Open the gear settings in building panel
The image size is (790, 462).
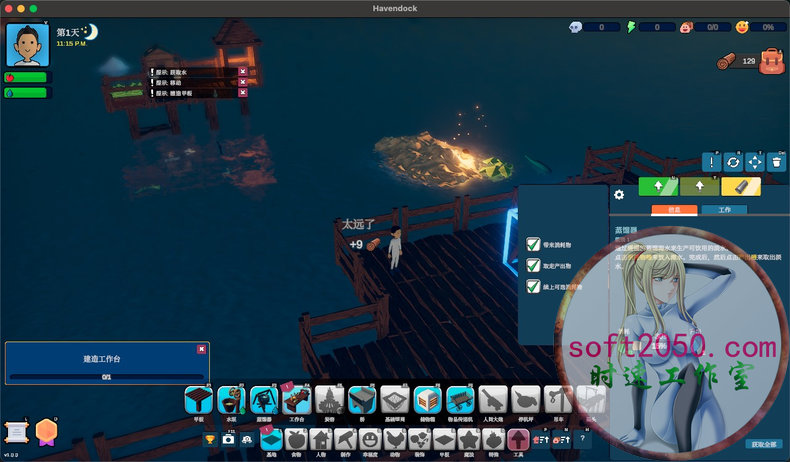pos(619,195)
